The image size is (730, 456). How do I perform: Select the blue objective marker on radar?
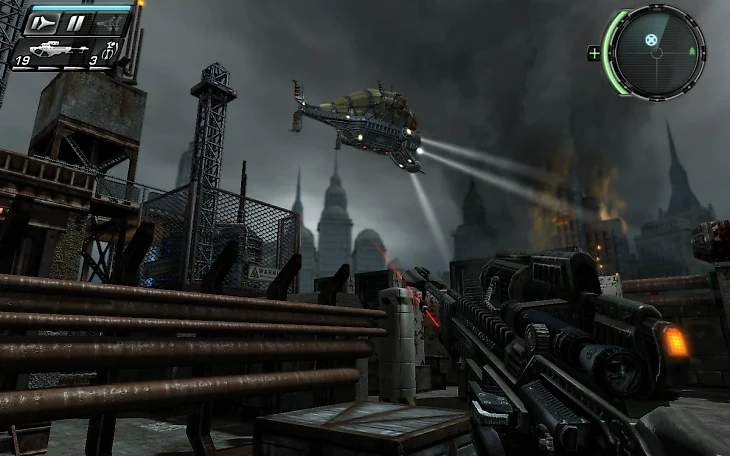652,41
